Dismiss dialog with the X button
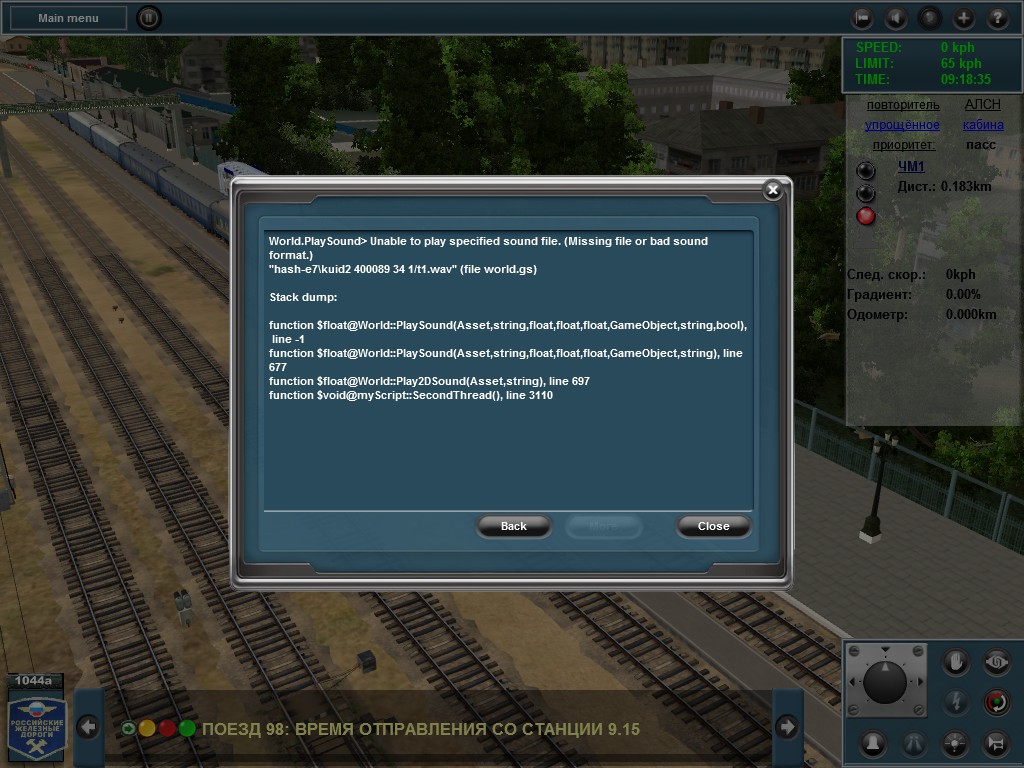 point(772,190)
